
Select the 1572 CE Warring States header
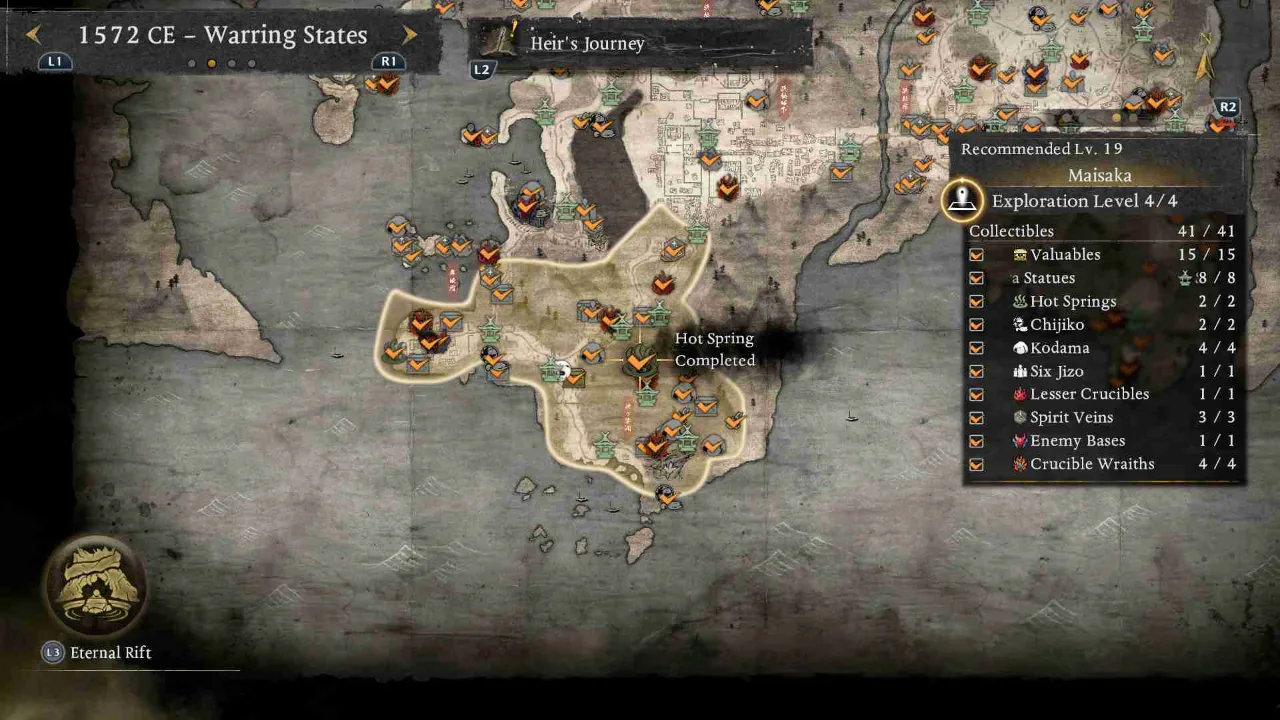(222, 35)
